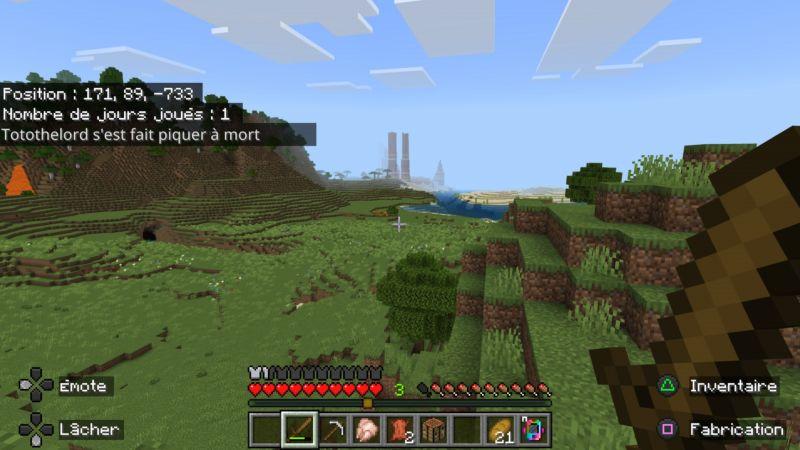Select the bread stack of 21

coord(499,430)
